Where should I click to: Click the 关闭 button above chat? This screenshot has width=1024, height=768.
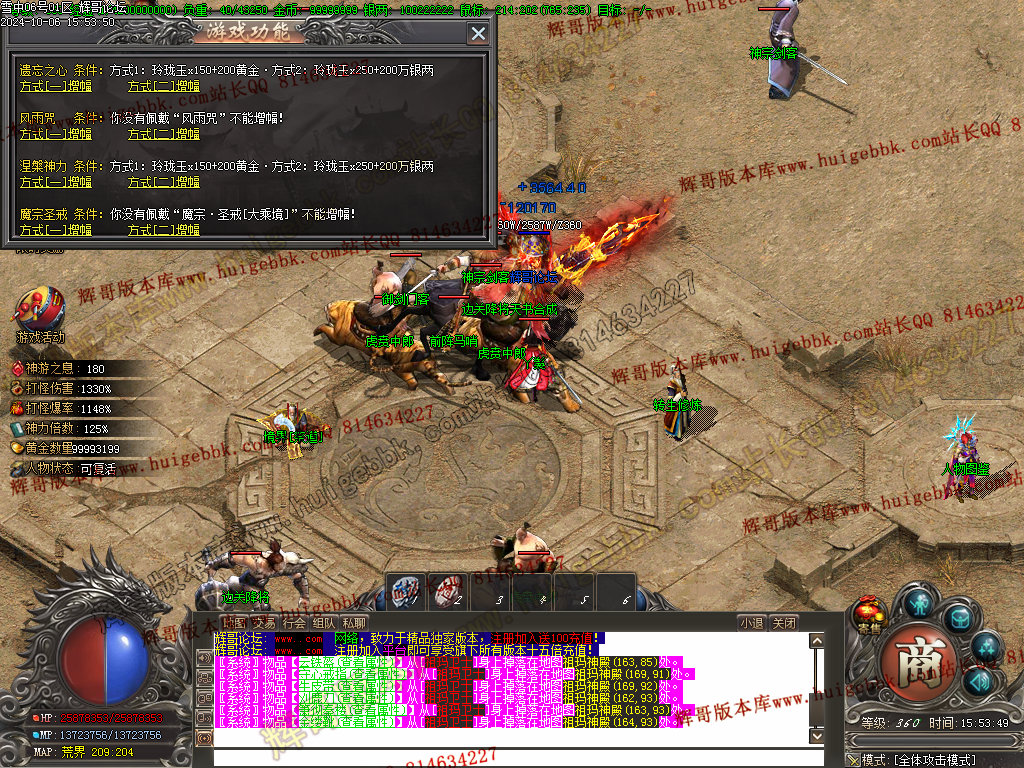(785, 622)
